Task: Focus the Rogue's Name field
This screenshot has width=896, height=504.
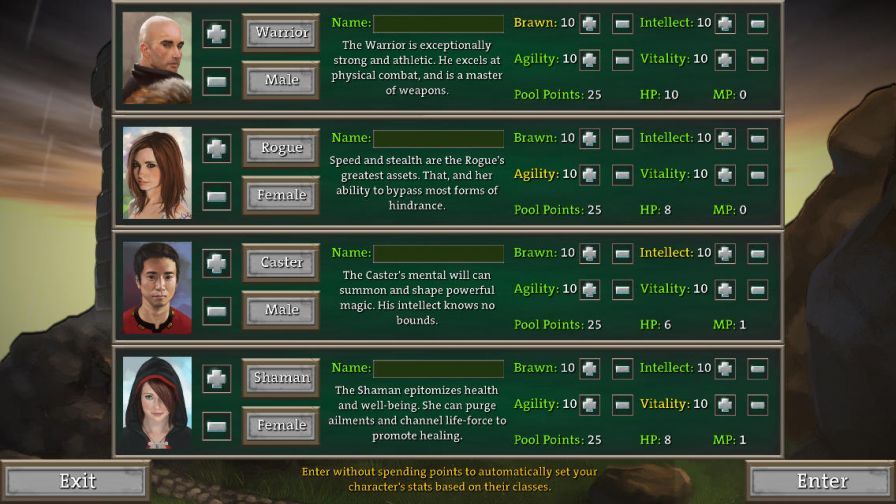Action: pyautogui.click(x=438, y=138)
